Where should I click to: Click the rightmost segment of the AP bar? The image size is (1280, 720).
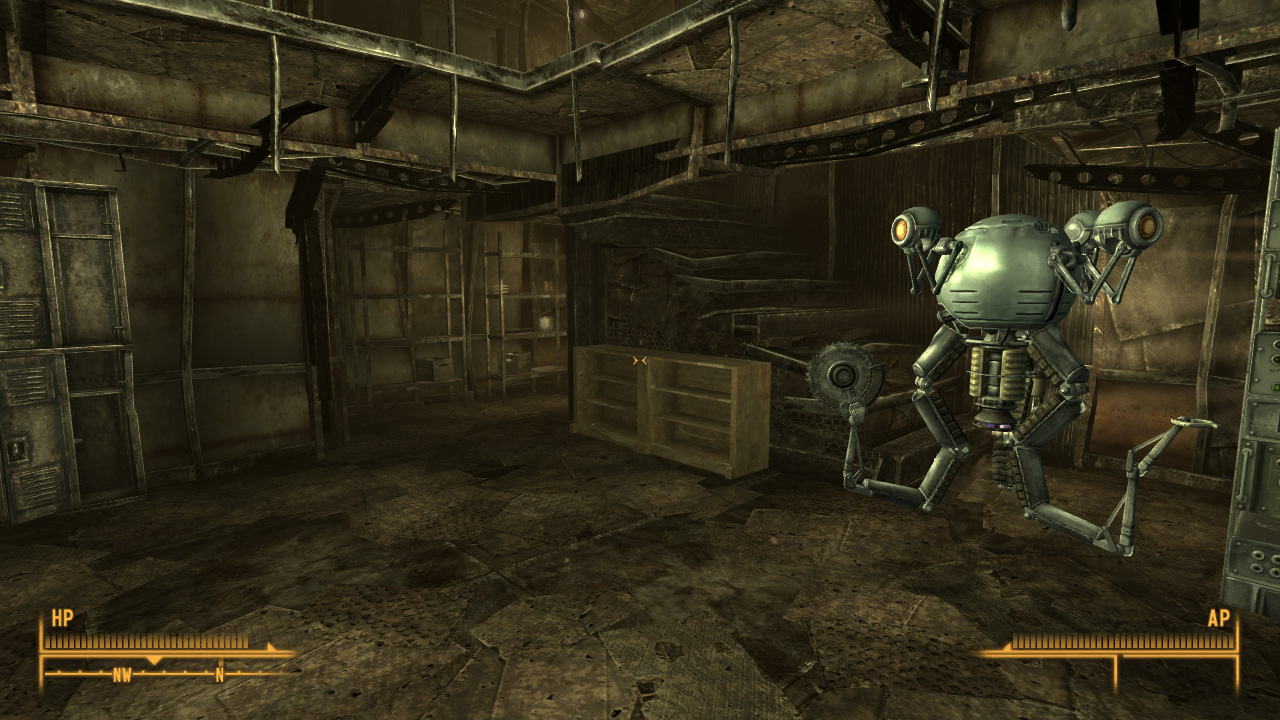pyautogui.click(x=1230, y=640)
